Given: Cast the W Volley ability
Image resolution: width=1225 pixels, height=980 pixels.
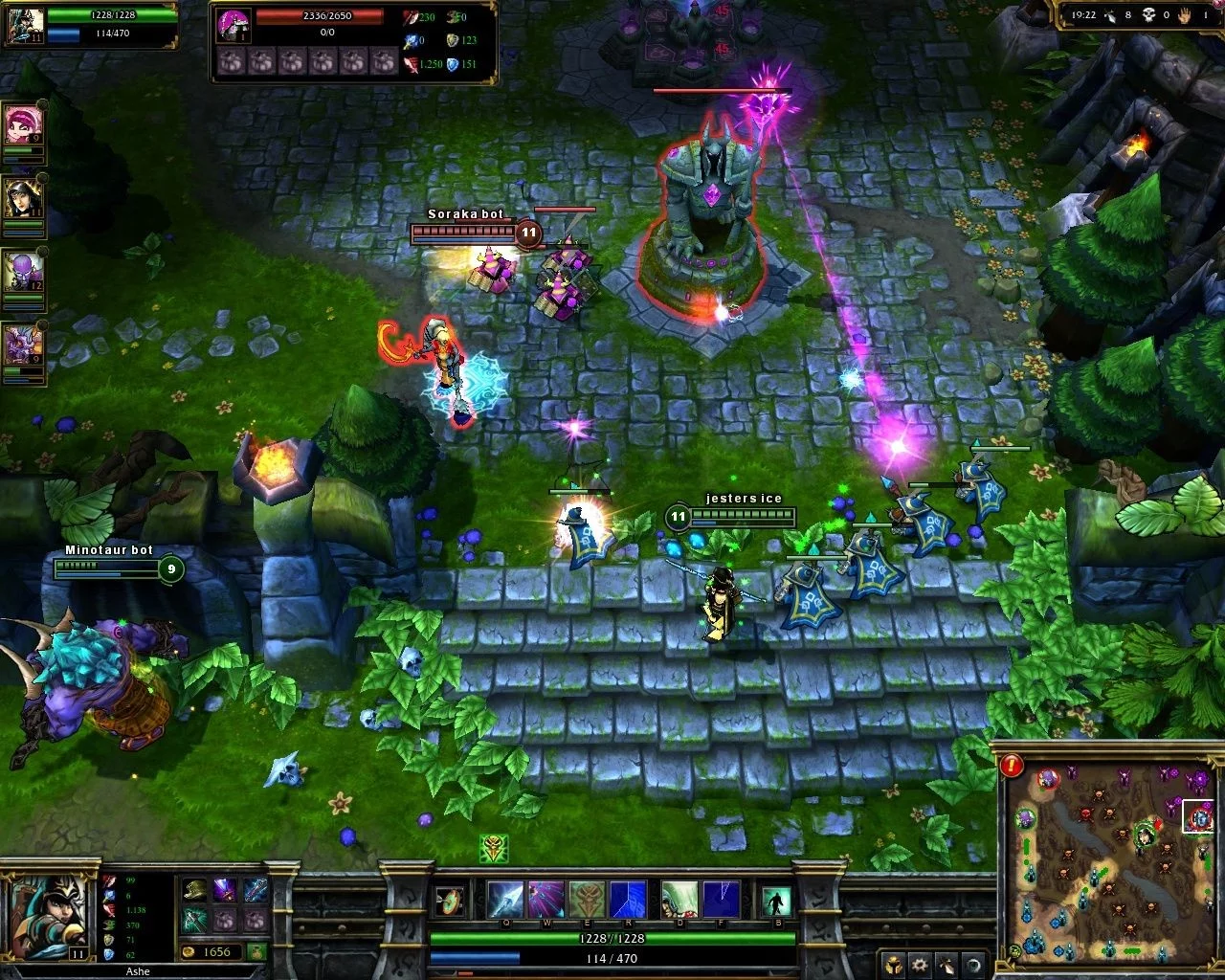Looking at the screenshot, I should coord(546,900).
